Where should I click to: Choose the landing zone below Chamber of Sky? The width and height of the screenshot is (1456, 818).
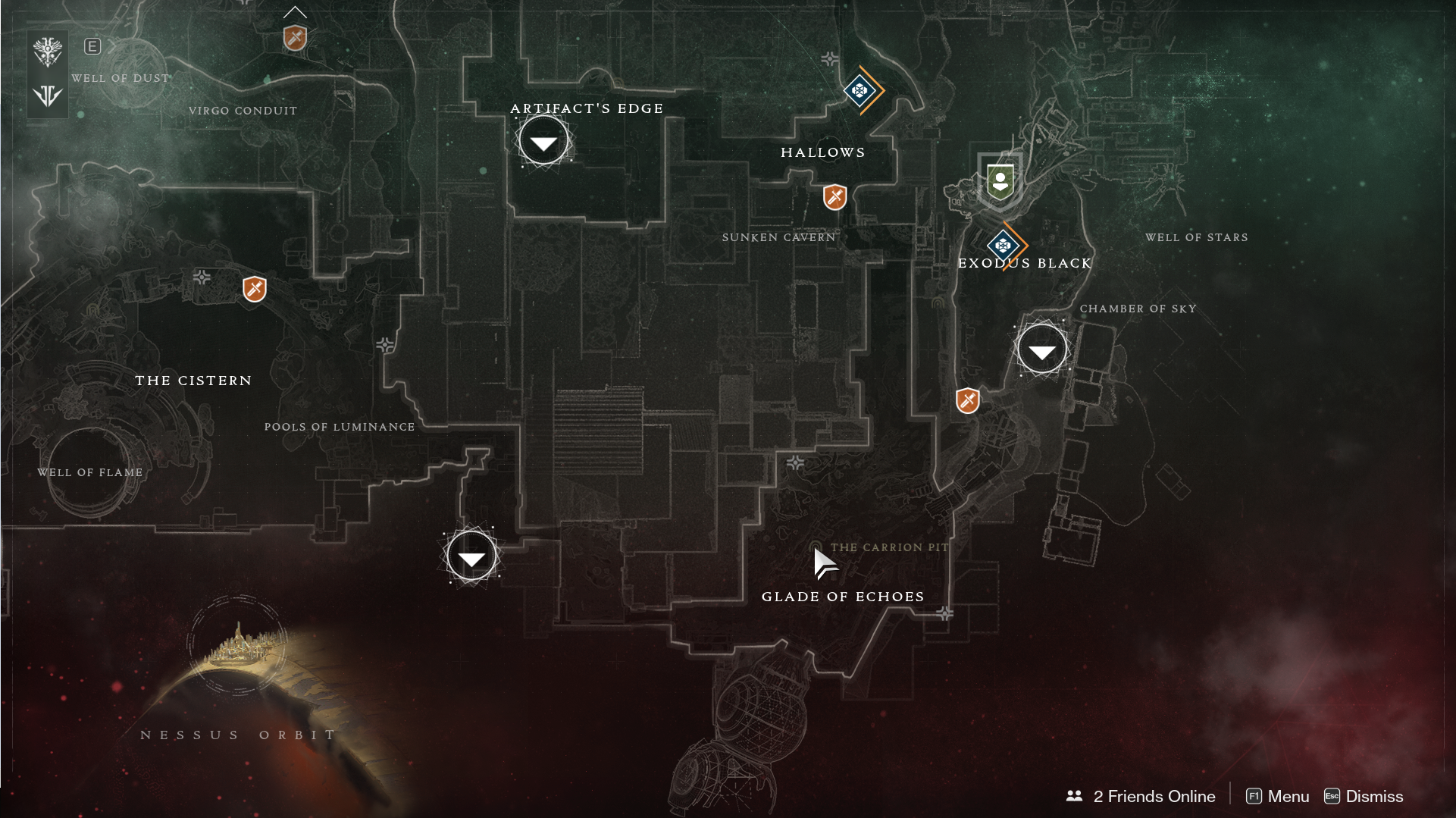pos(1041,349)
